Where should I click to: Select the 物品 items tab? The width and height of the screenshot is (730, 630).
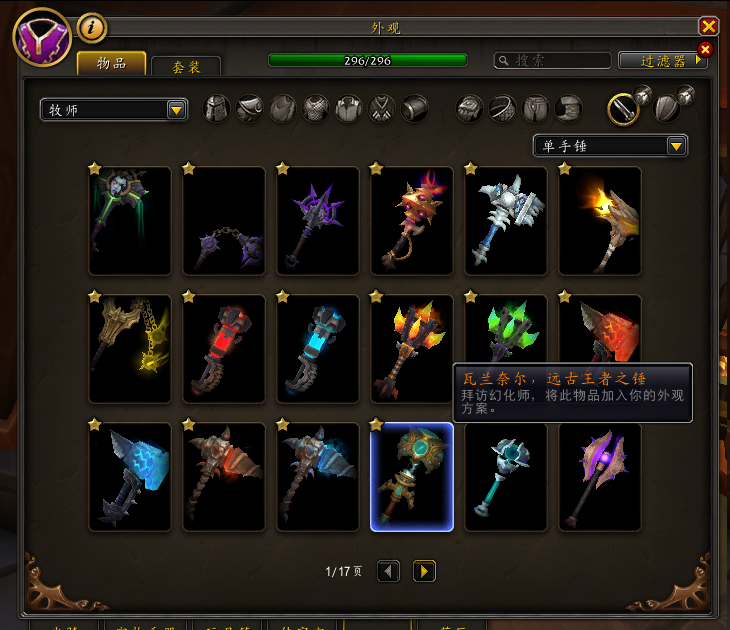coord(111,63)
